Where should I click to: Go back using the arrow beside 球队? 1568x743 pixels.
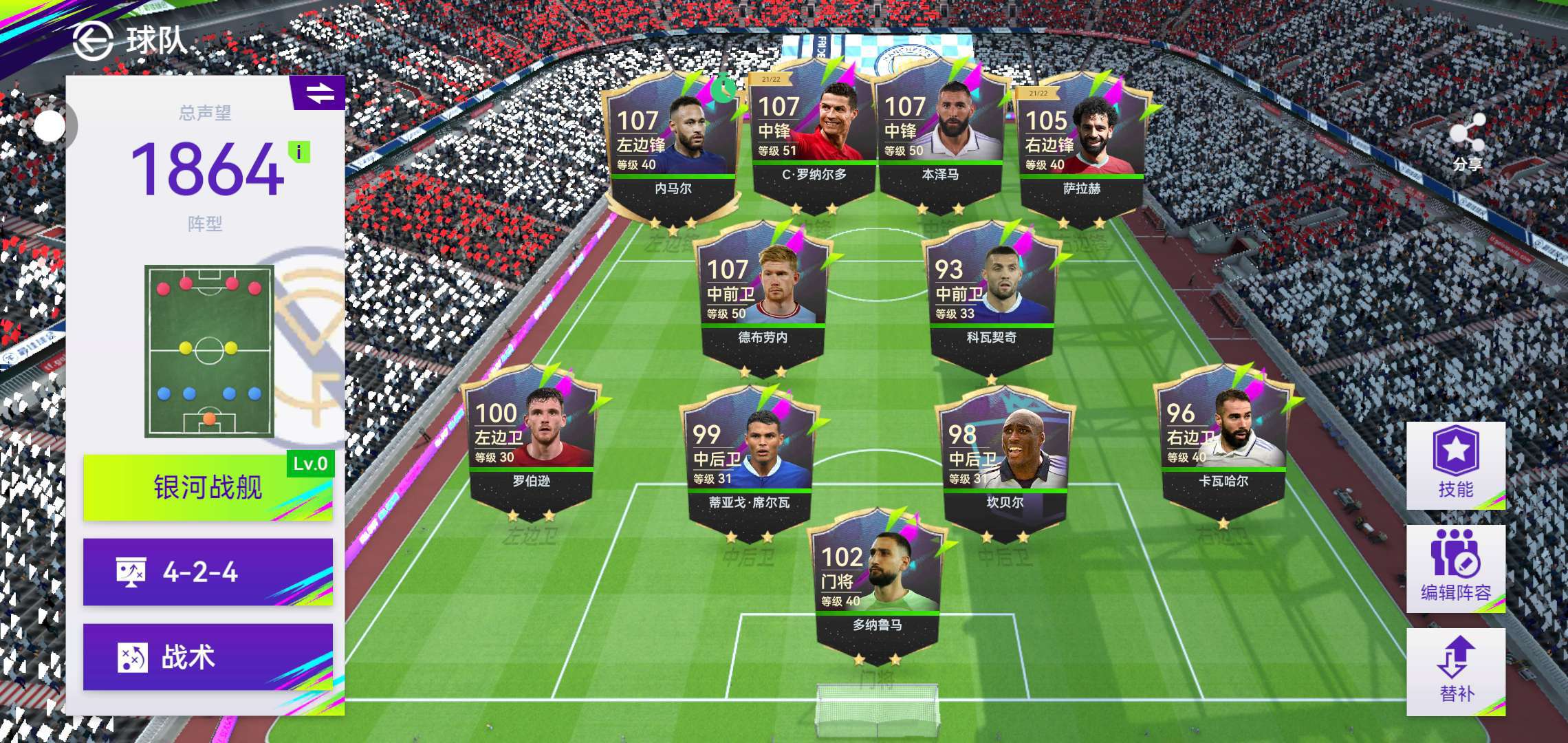coord(93,41)
